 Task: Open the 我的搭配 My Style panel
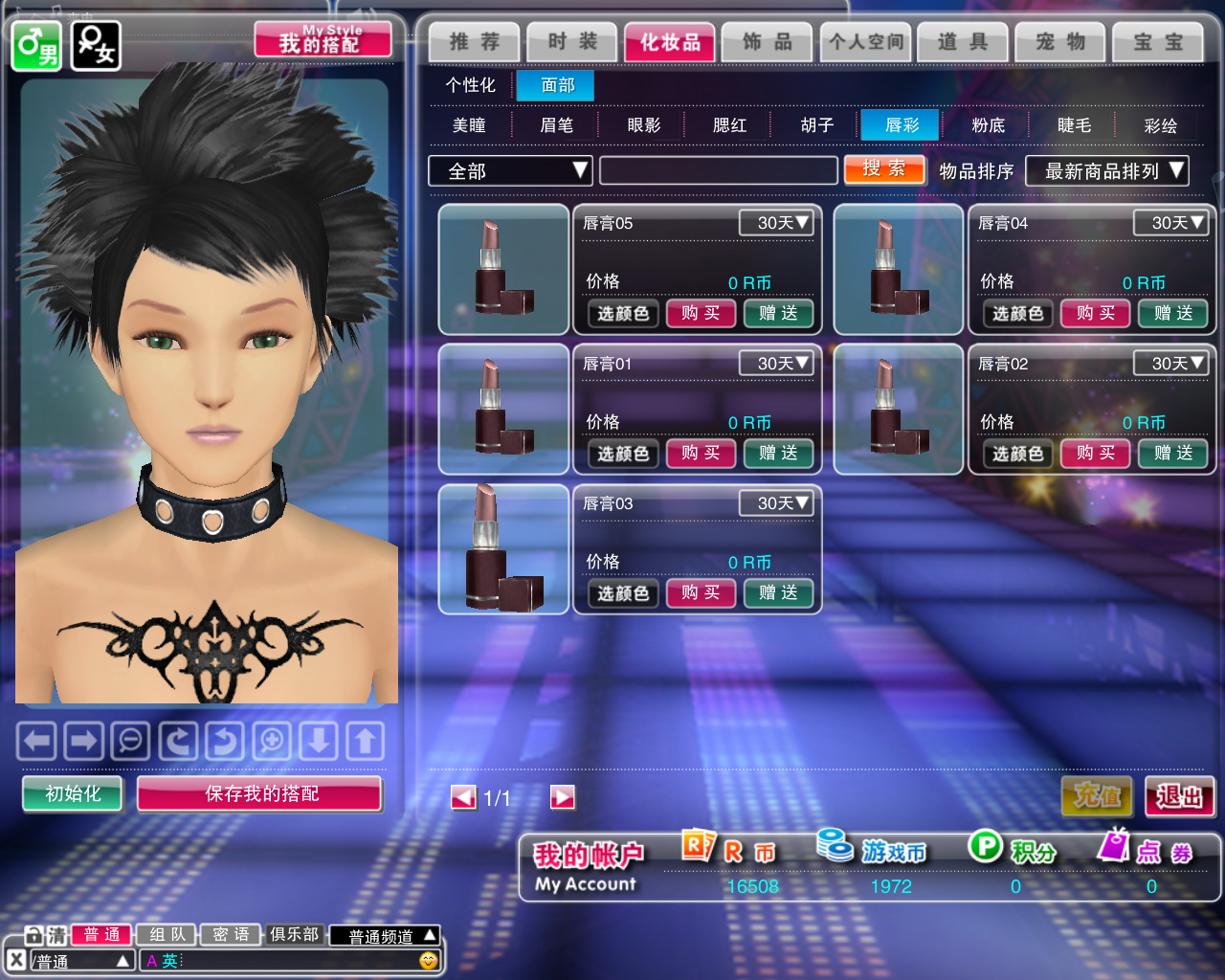tap(323, 40)
